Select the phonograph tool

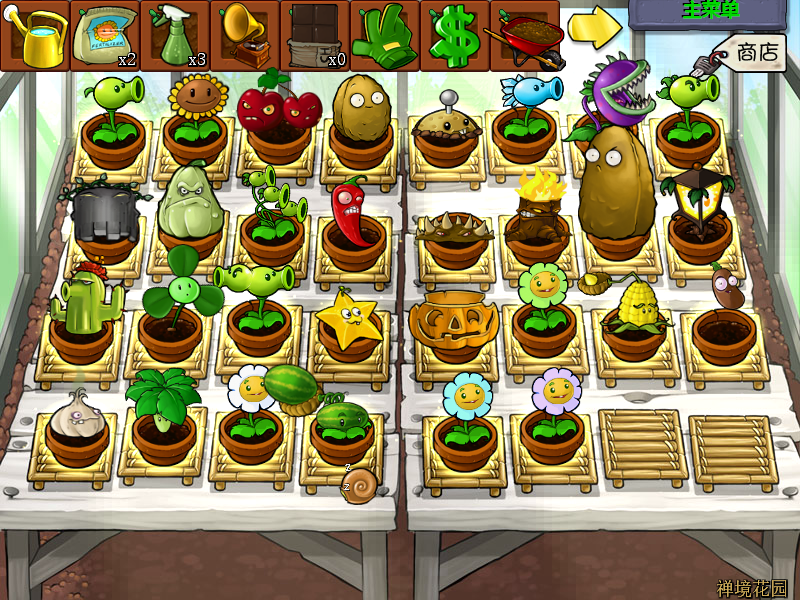point(245,35)
